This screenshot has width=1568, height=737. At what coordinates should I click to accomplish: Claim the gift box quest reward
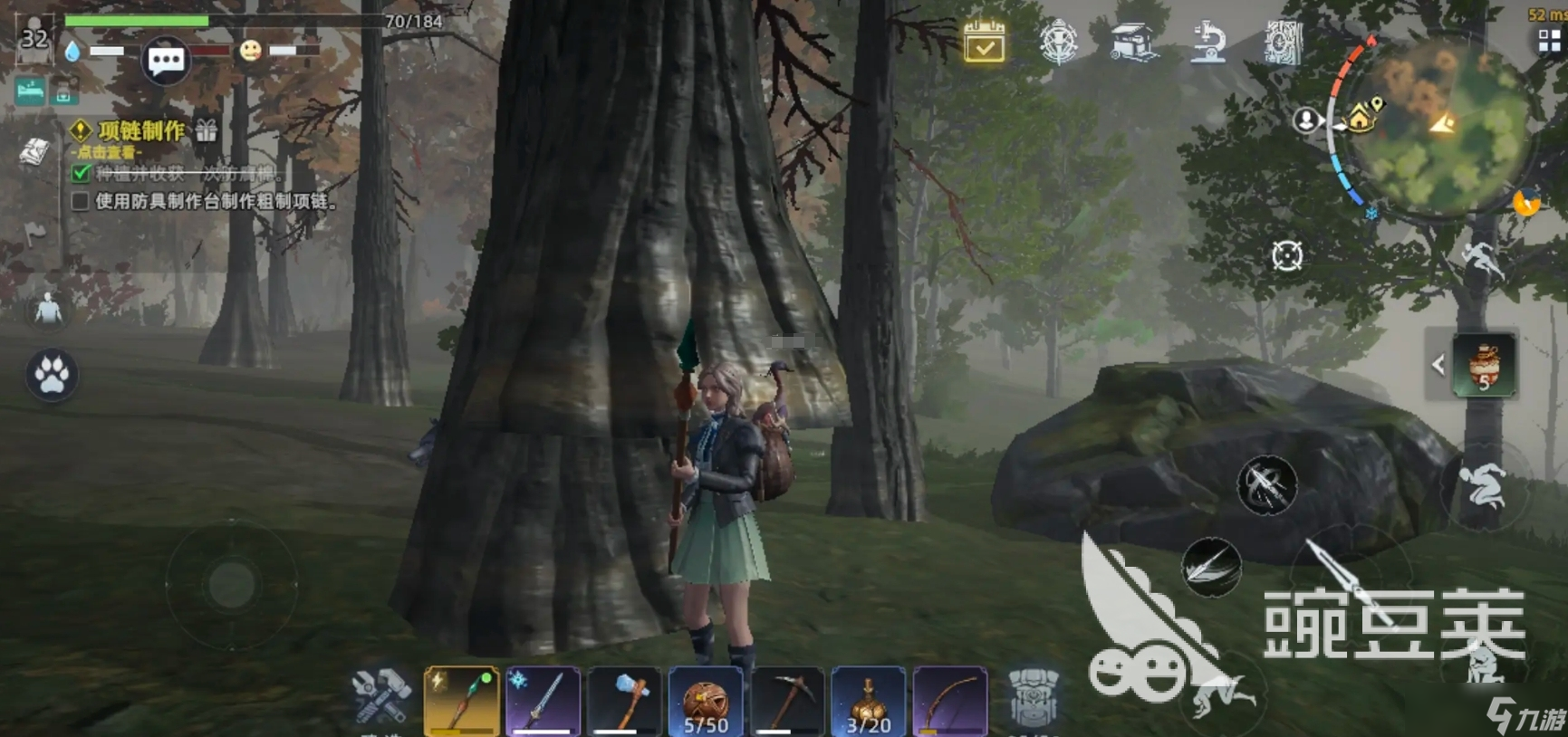(x=207, y=131)
